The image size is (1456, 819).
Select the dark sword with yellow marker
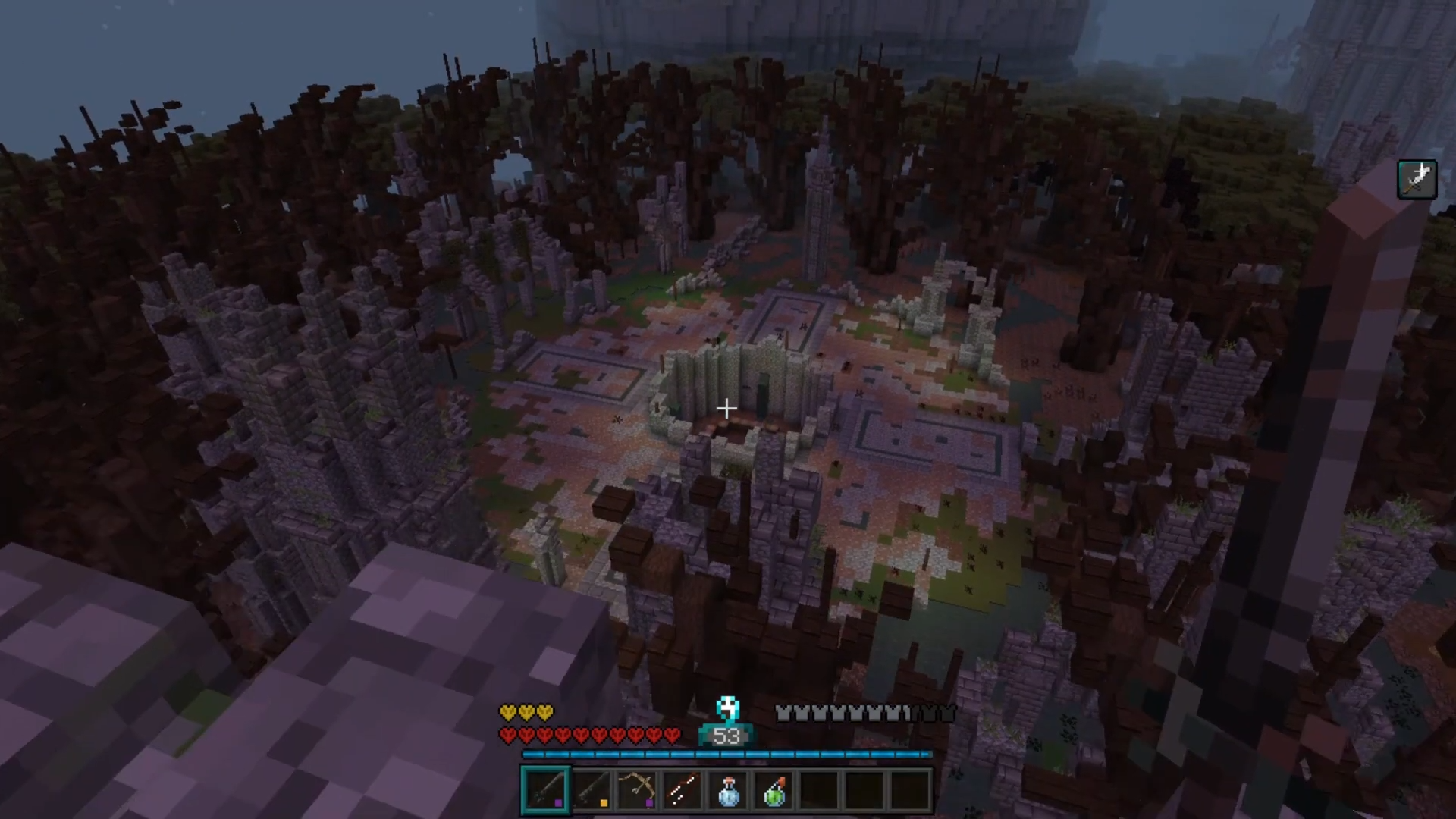coord(591,790)
